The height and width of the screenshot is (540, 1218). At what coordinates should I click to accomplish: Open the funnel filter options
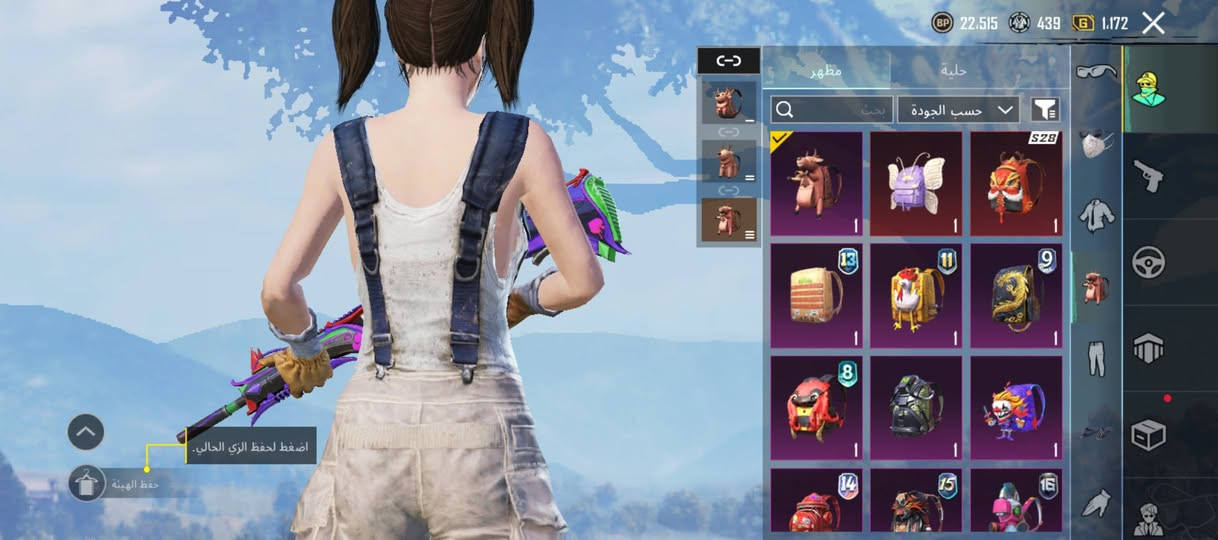pyautogui.click(x=1045, y=109)
